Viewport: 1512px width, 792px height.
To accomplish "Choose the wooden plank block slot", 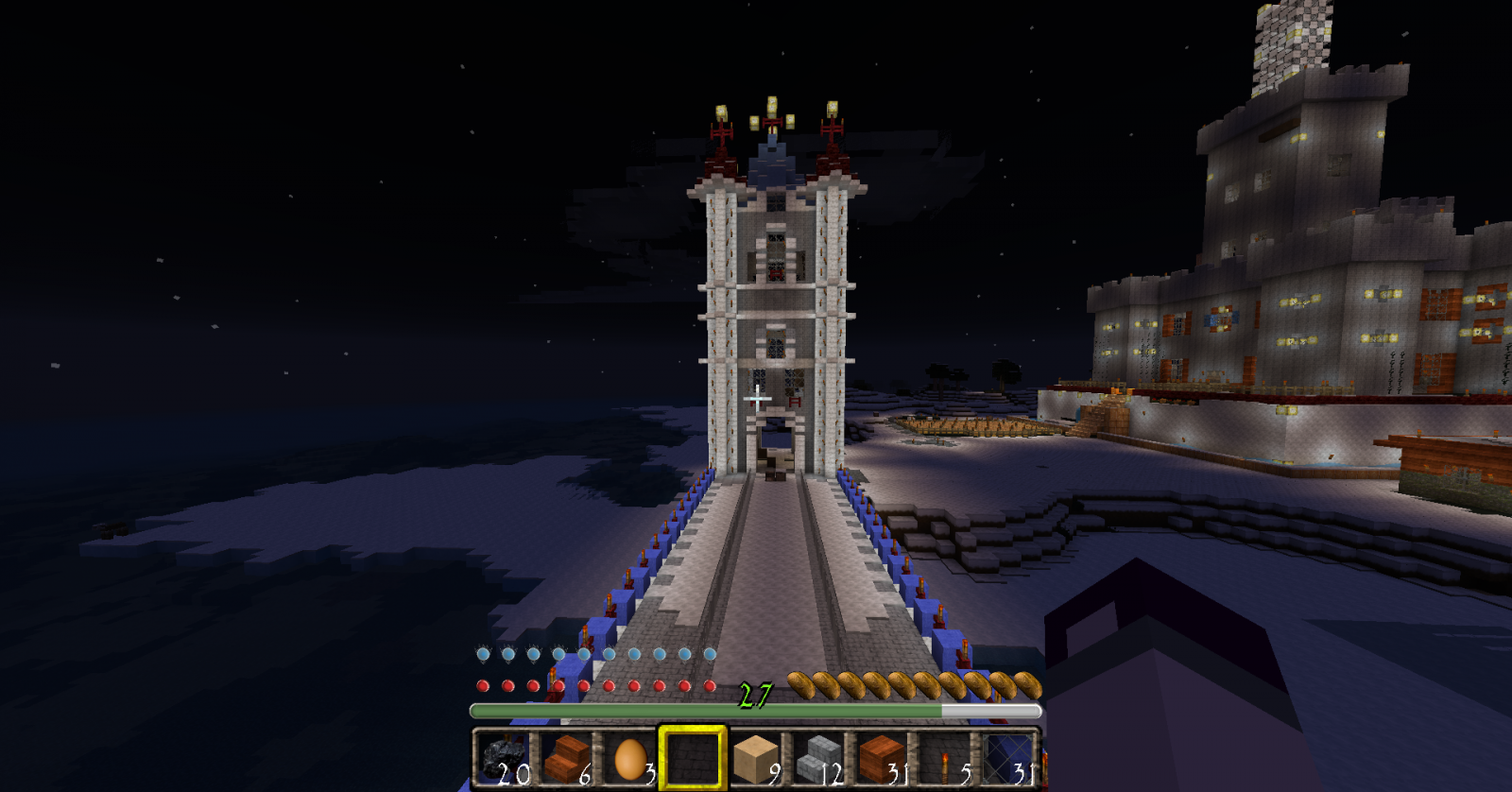I will [x=882, y=758].
